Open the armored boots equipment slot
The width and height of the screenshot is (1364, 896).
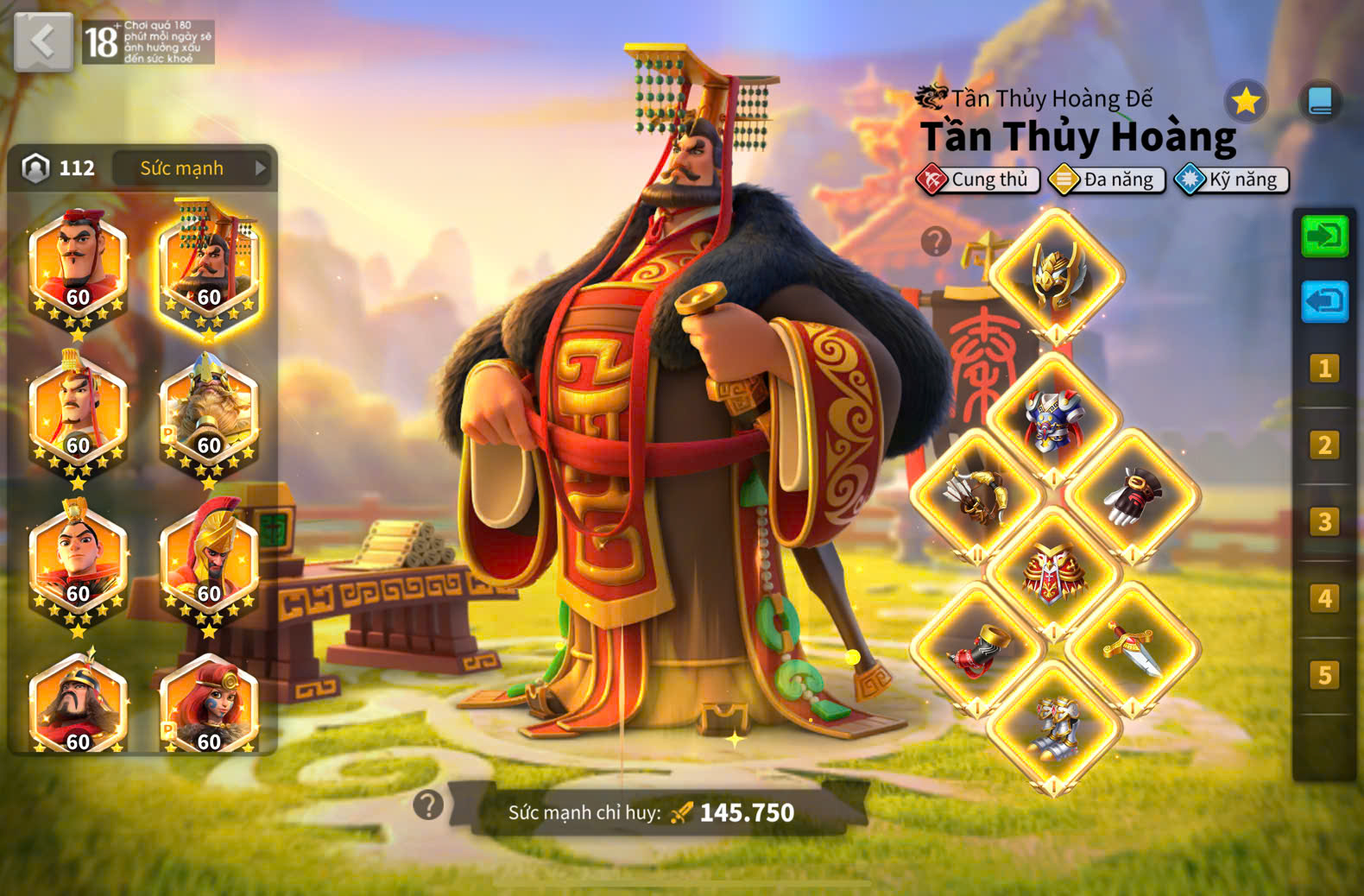tap(1054, 727)
